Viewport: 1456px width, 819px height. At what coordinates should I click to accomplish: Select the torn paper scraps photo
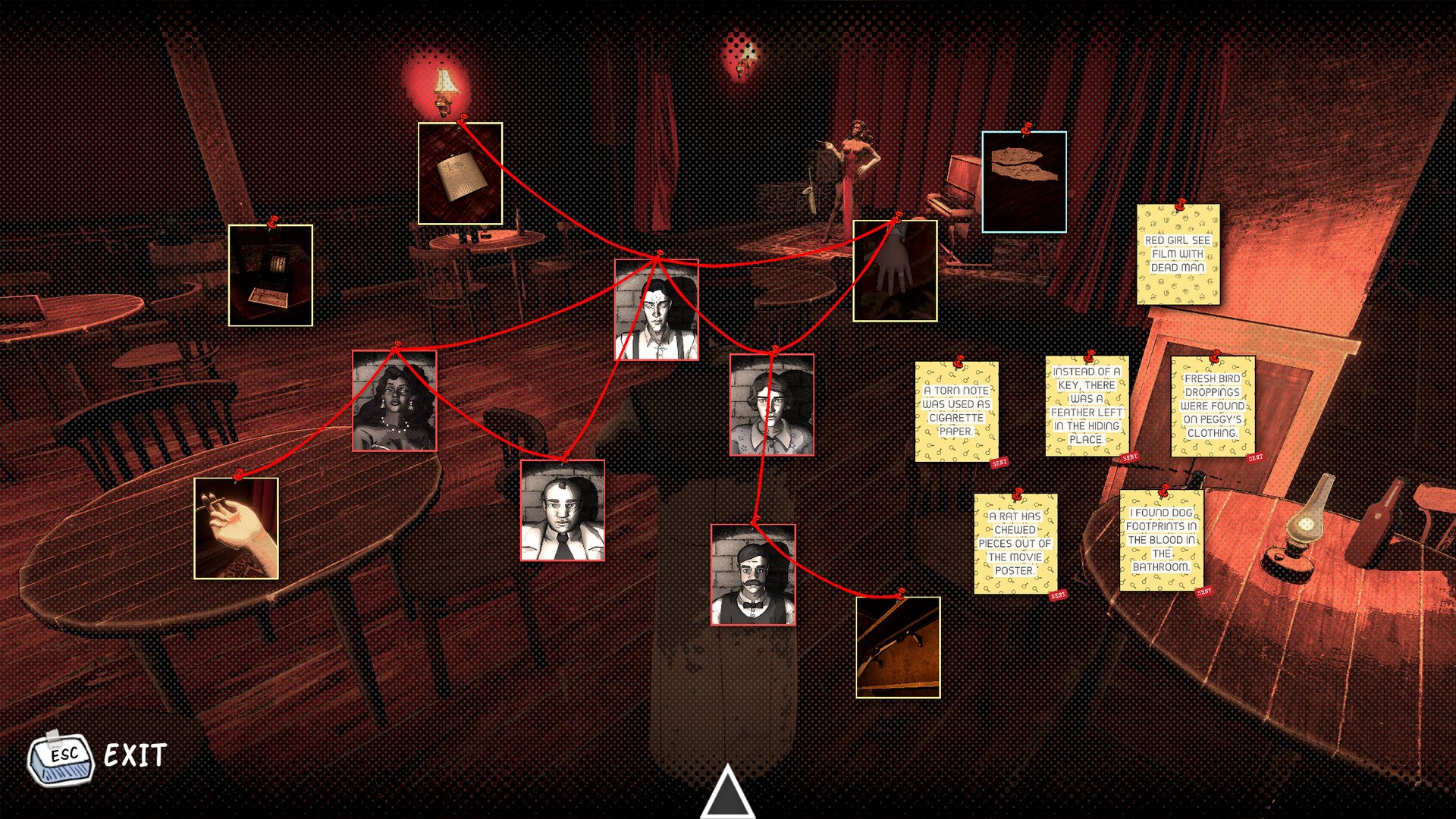pos(1024,182)
